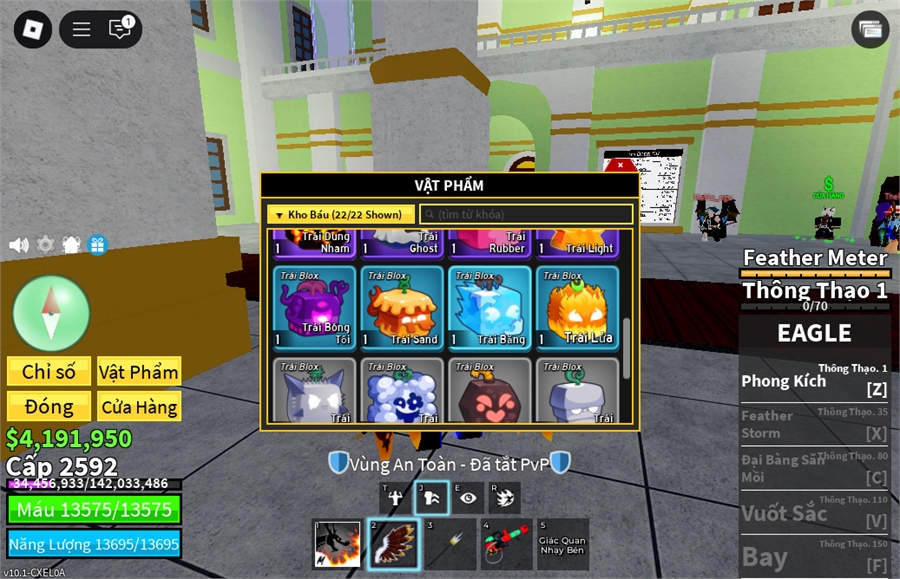The height and width of the screenshot is (579, 900).
Task: Equip the dragon fighting style in slot 1
Action: [x=337, y=544]
